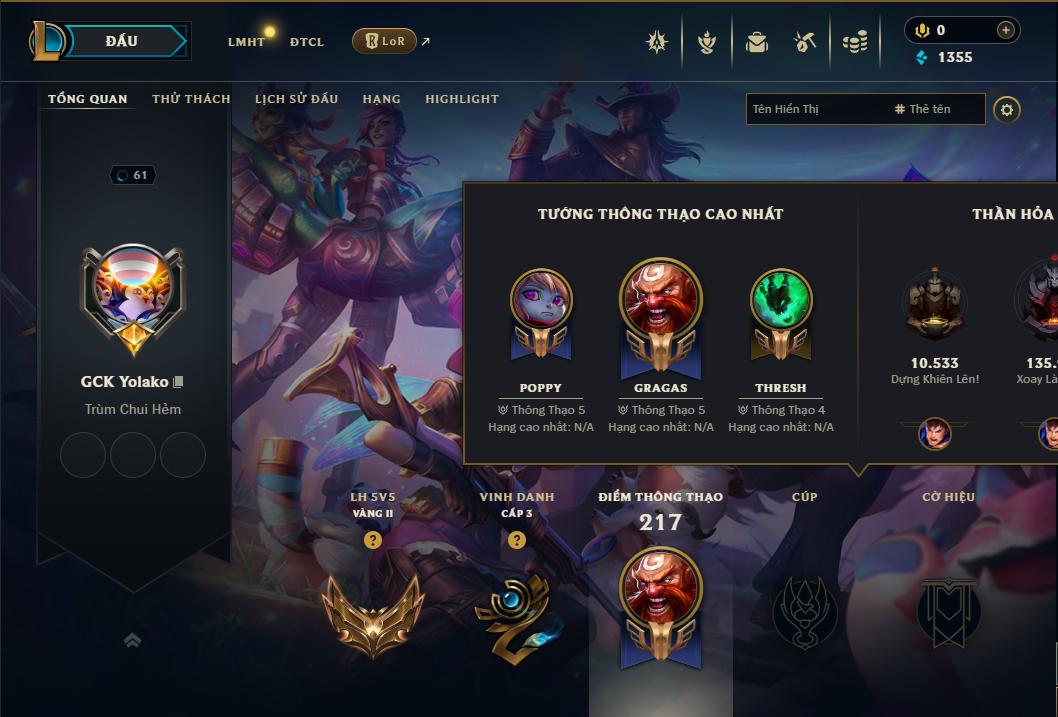Open the TỔNG QUAN profile tab
The height and width of the screenshot is (717, 1058).
[88, 99]
